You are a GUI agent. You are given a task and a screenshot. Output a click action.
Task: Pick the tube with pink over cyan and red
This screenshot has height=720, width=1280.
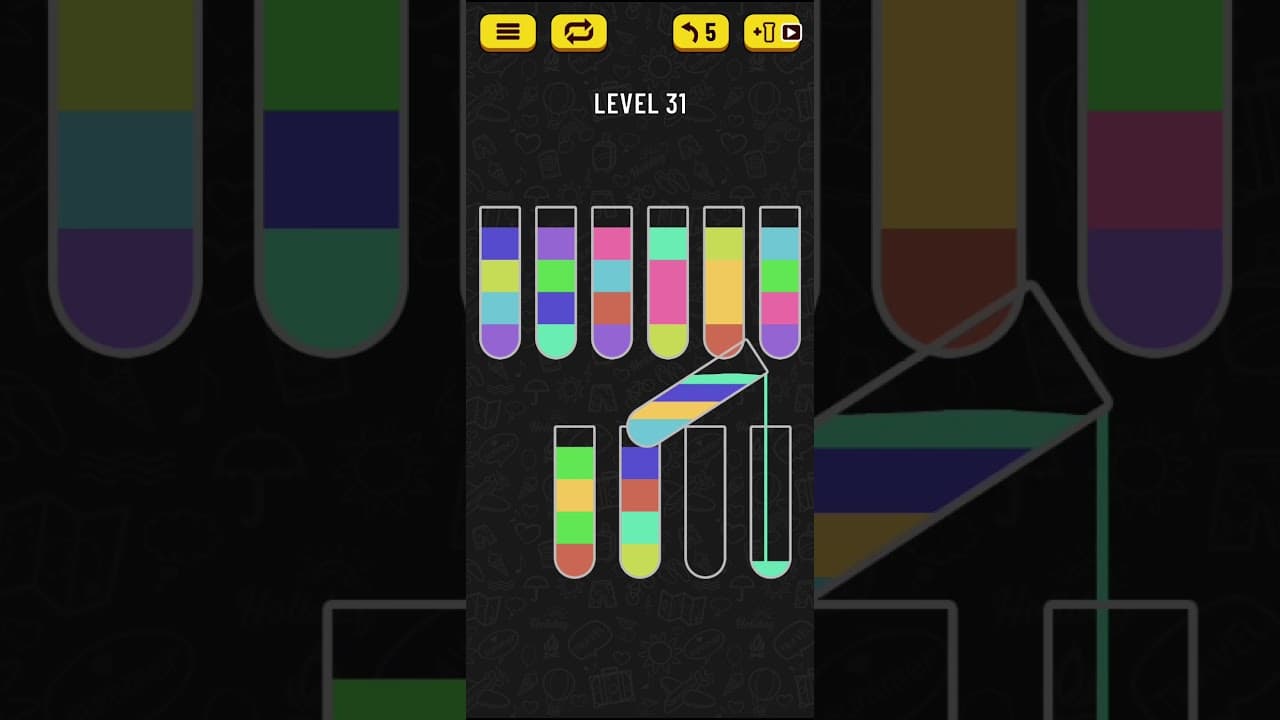click(612, 282)
